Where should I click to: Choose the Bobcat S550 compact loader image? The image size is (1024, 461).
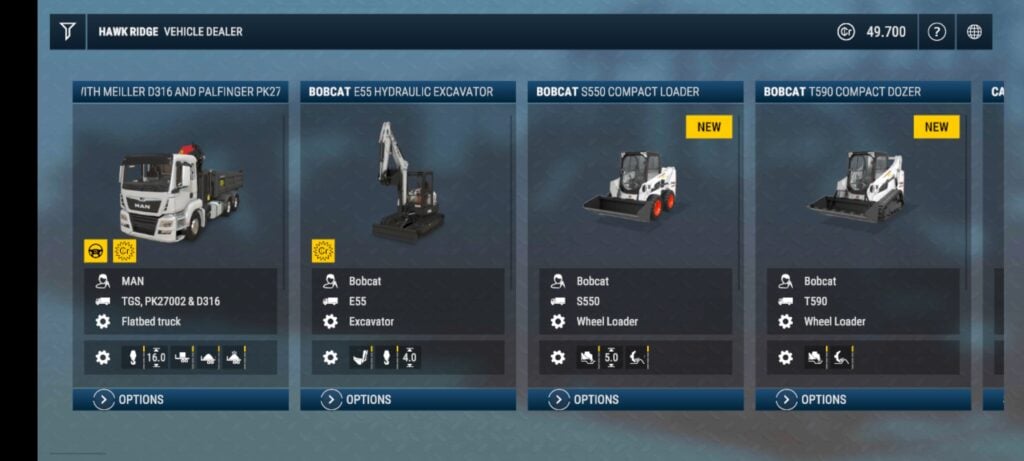(x=630, y=185)
